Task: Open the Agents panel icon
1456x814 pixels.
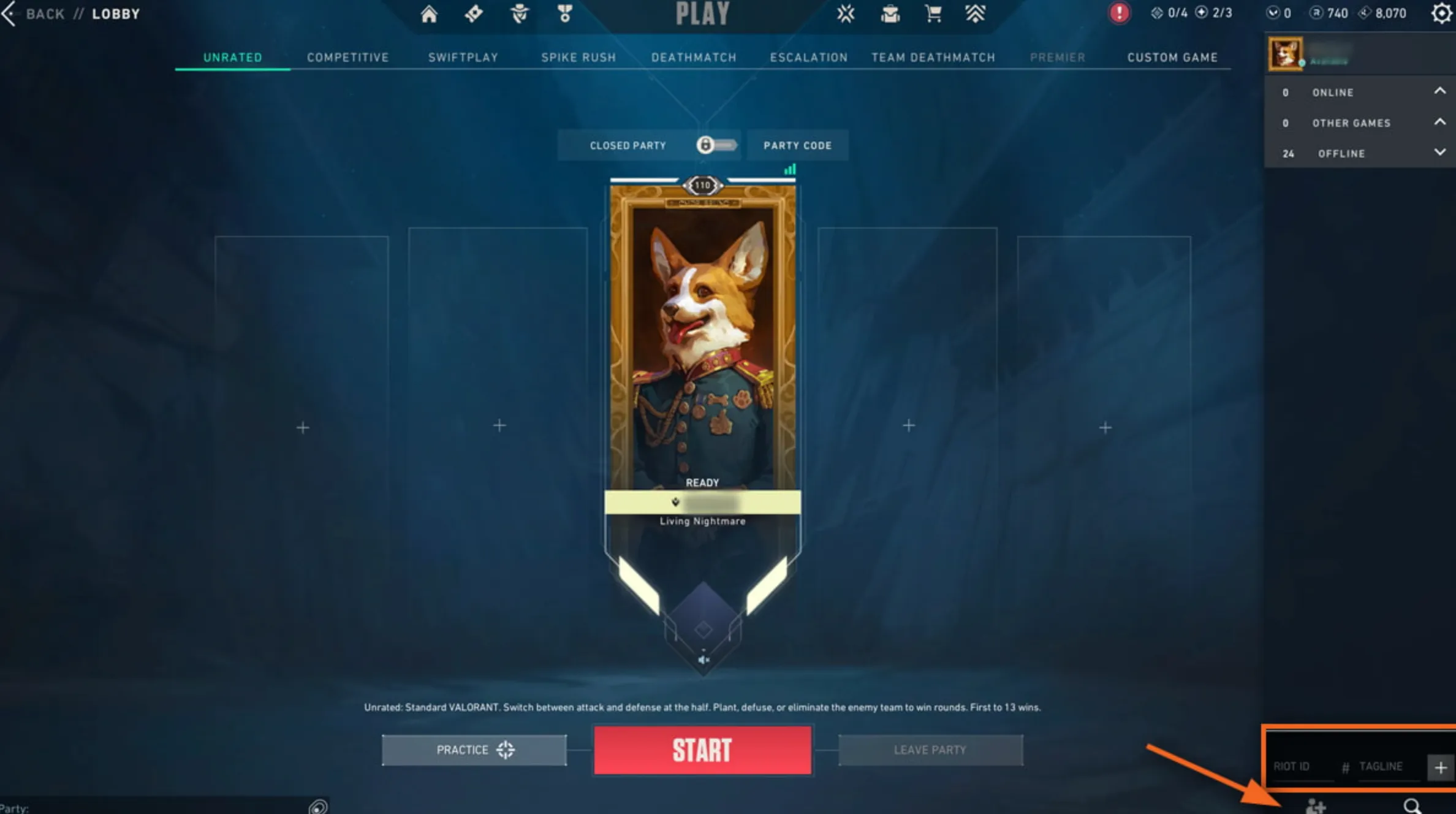Action: (x=520, y=13)
